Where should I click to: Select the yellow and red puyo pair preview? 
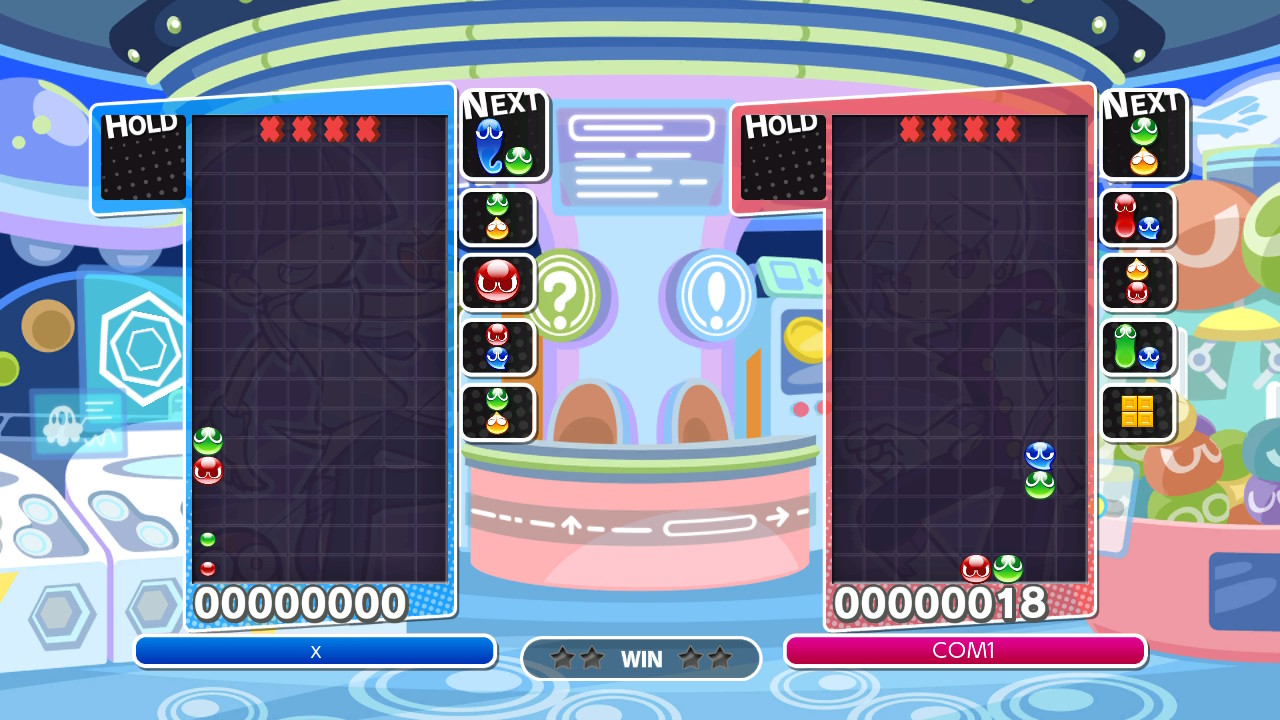click(1137, 282)
